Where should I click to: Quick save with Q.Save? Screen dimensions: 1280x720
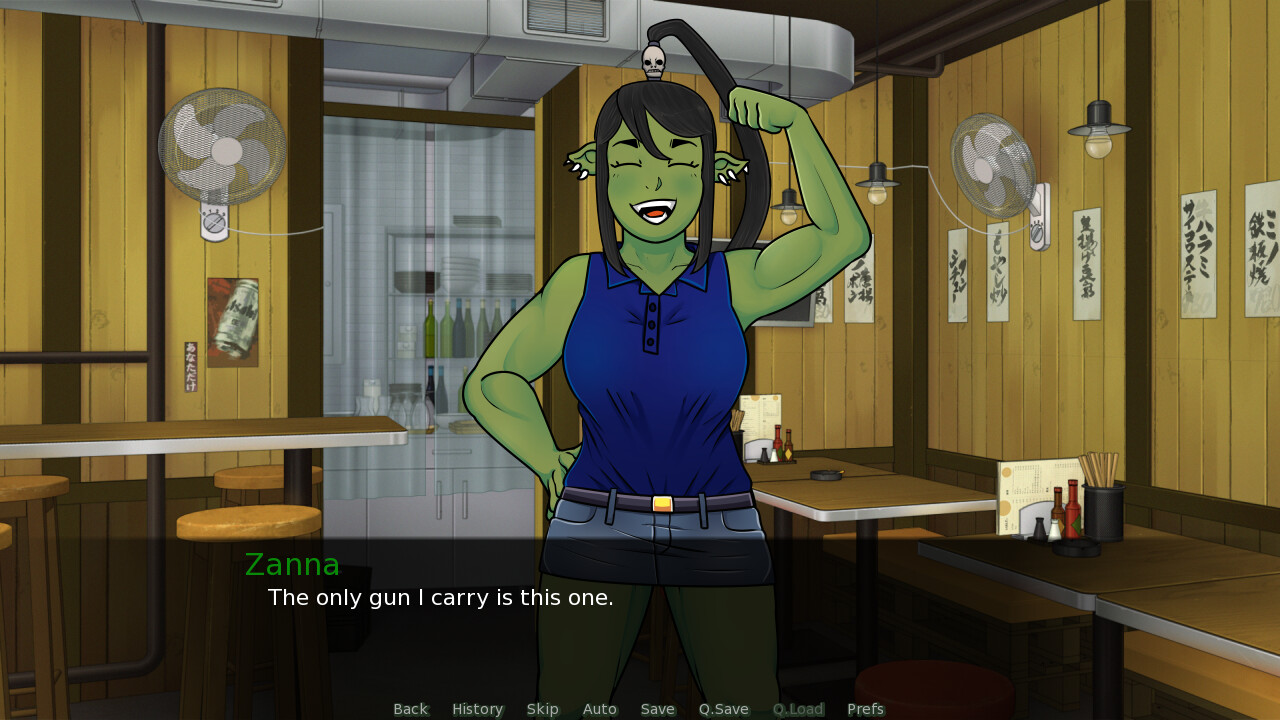tap(723, 709)
